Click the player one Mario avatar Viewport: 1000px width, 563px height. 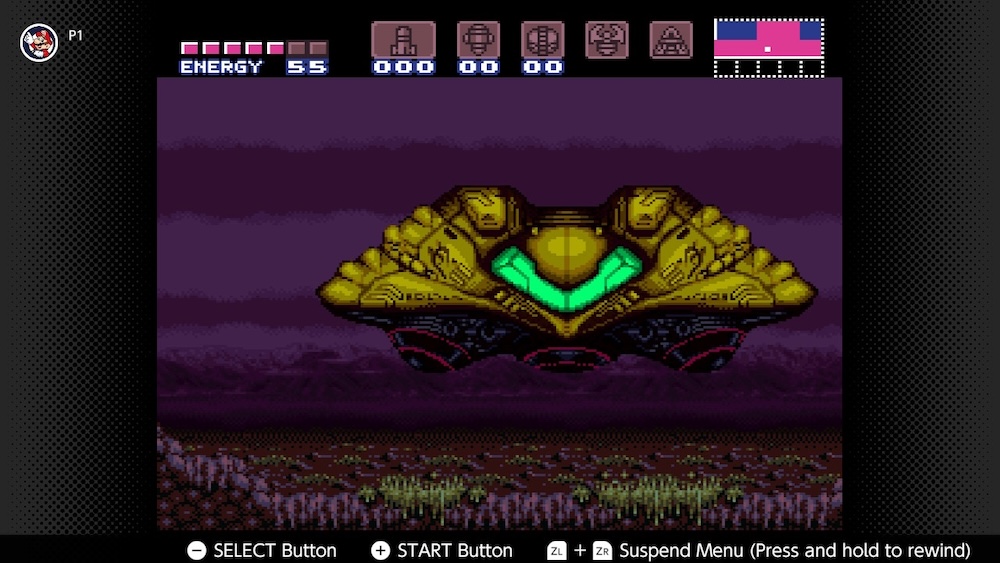(x=39, y=41)
